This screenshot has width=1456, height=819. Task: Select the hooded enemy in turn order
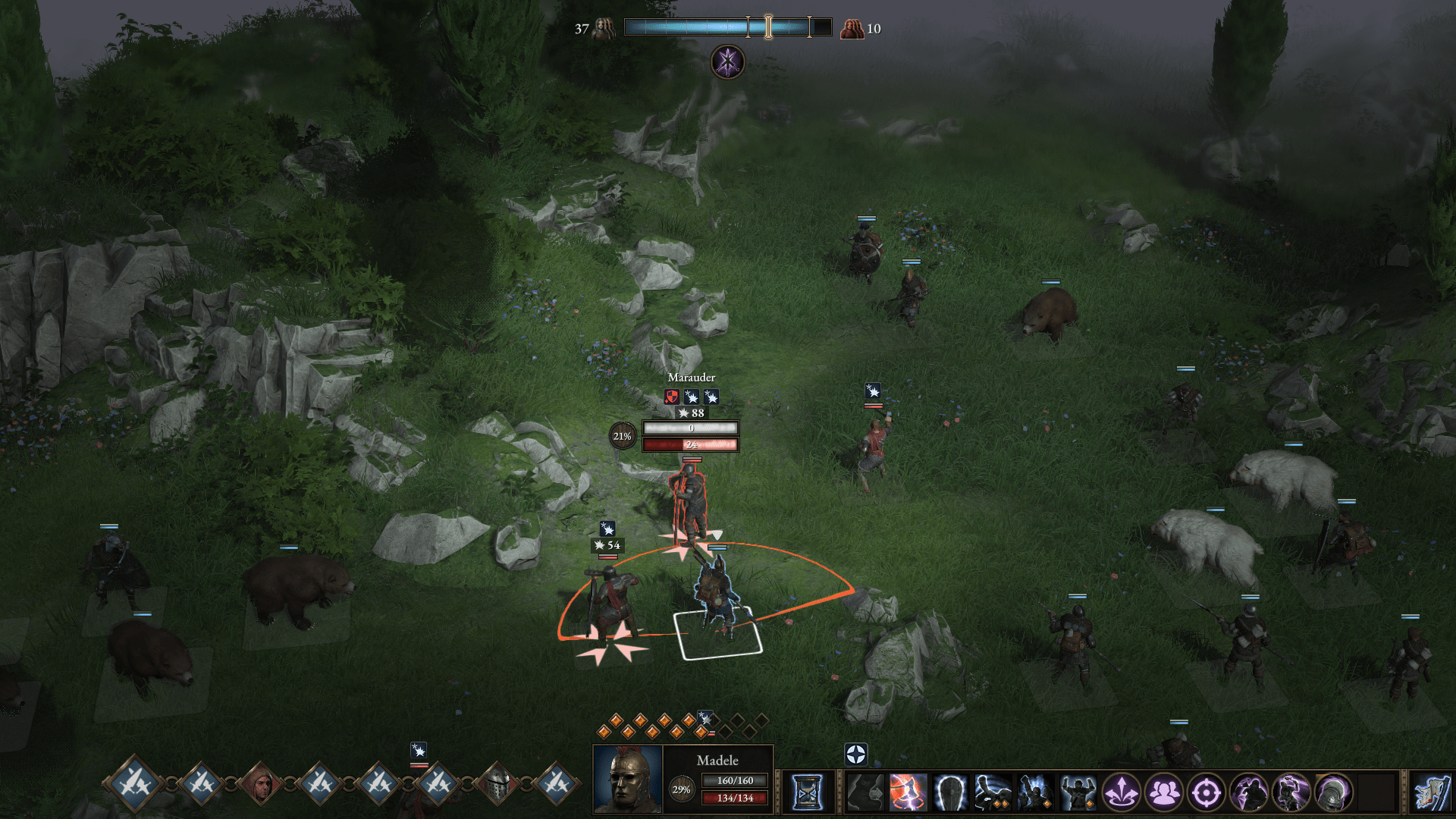pos(260,783)
